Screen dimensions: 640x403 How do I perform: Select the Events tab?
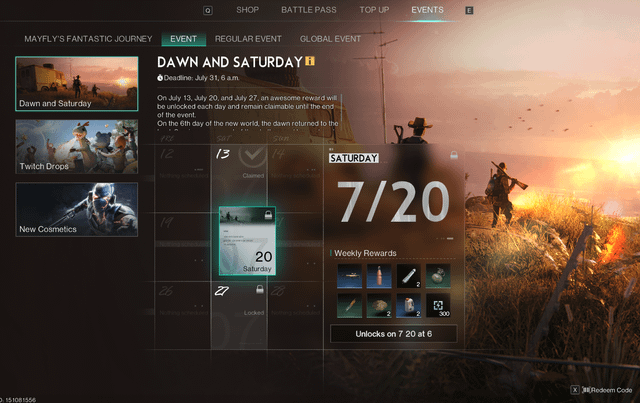click(x=427, y=10)
